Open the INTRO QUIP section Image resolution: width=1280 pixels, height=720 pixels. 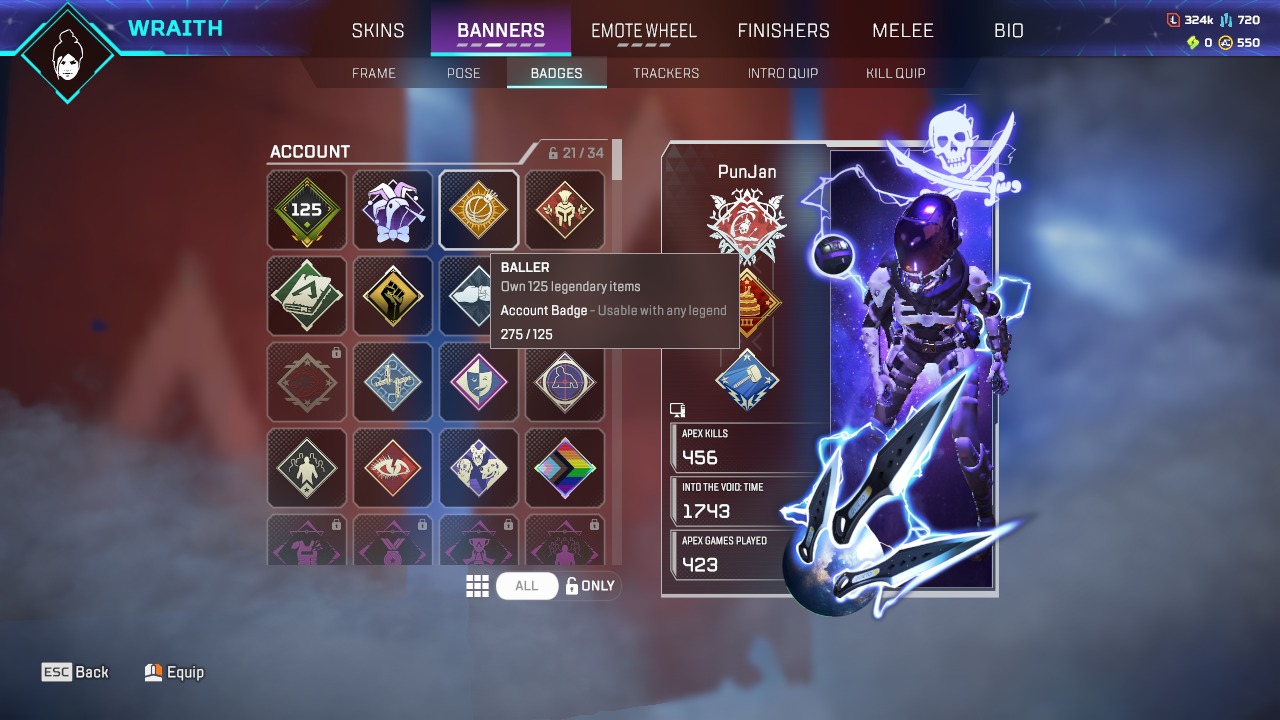tap(783, 72)
